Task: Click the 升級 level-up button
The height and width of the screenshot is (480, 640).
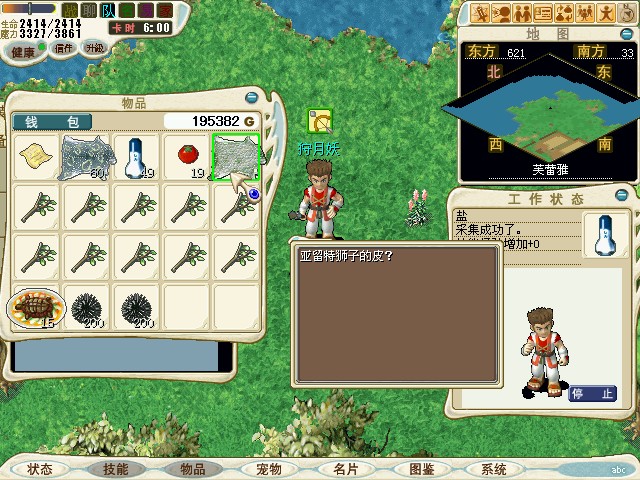Action: pyautogui.click(x=94, y=48)
